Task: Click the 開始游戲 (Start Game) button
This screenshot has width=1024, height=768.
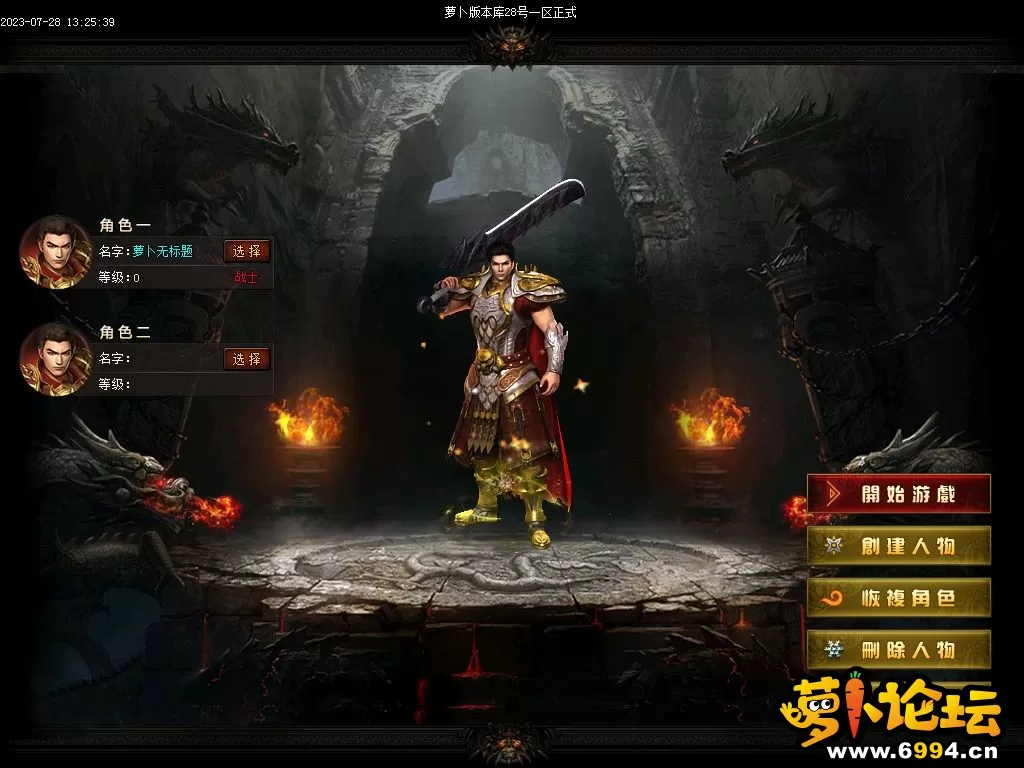Action: point(898,494)
